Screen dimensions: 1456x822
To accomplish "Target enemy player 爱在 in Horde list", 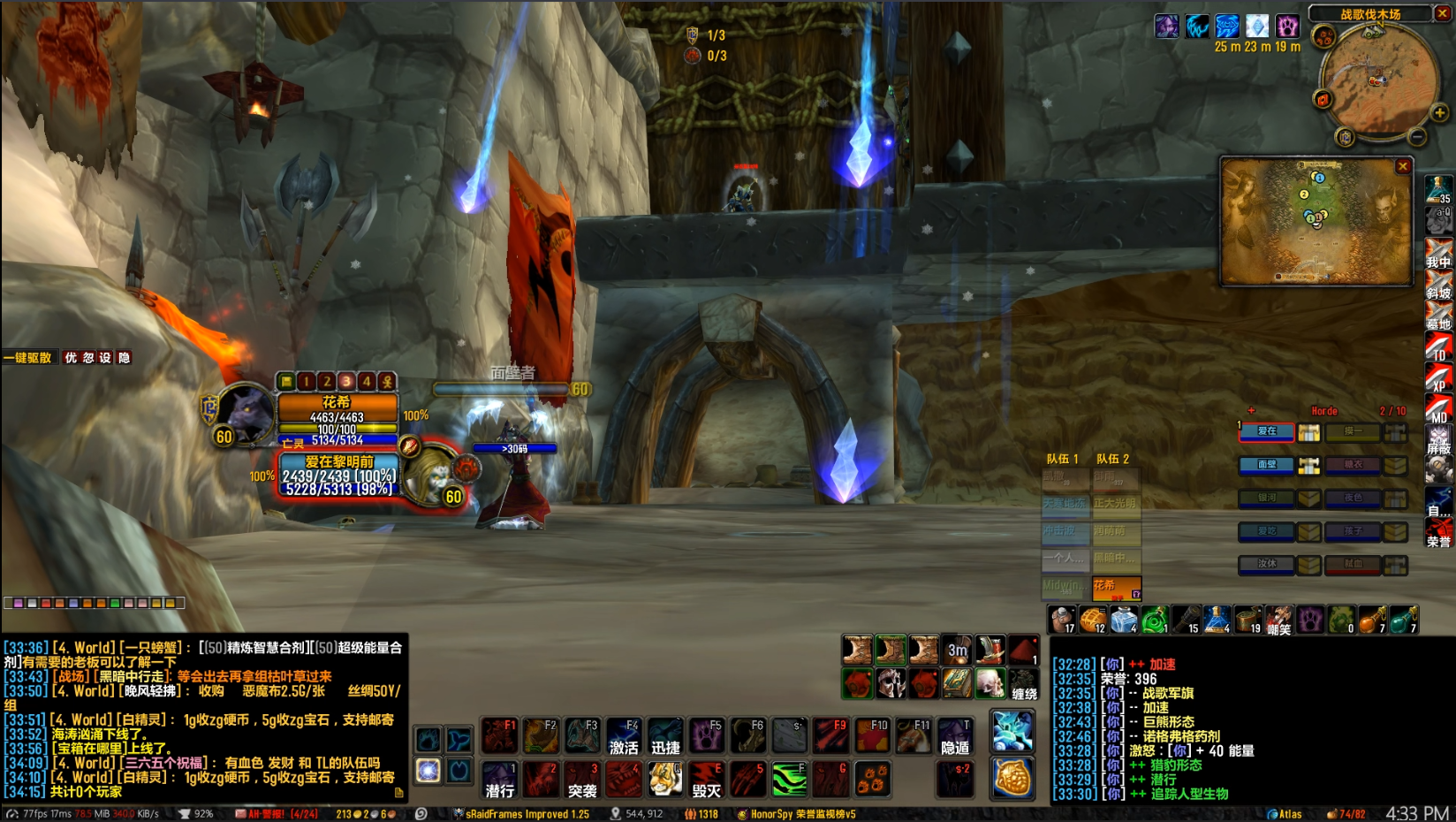I will (x=1266, y=431).
